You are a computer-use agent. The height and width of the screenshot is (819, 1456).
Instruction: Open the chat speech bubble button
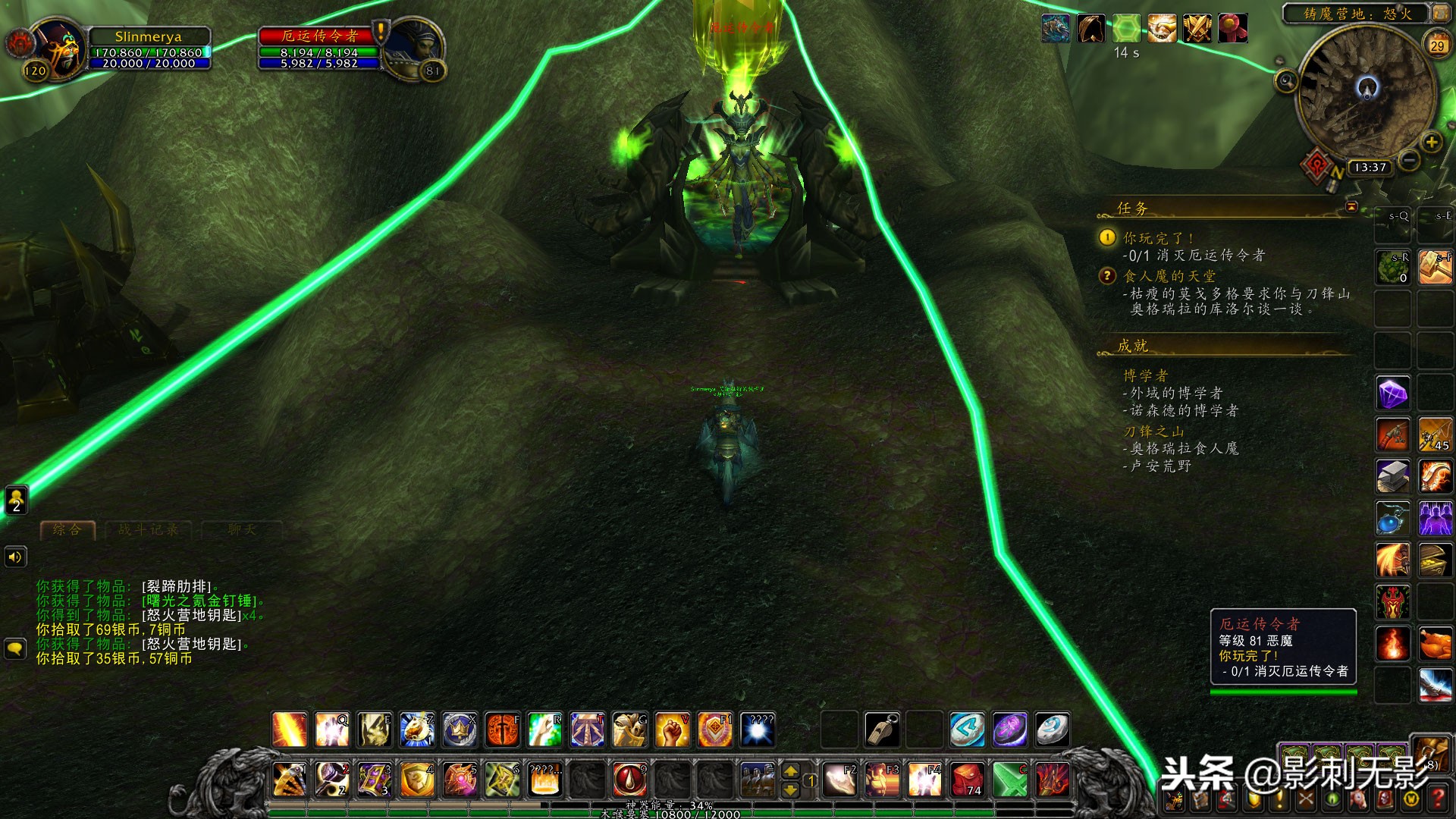tap(16, 648)
